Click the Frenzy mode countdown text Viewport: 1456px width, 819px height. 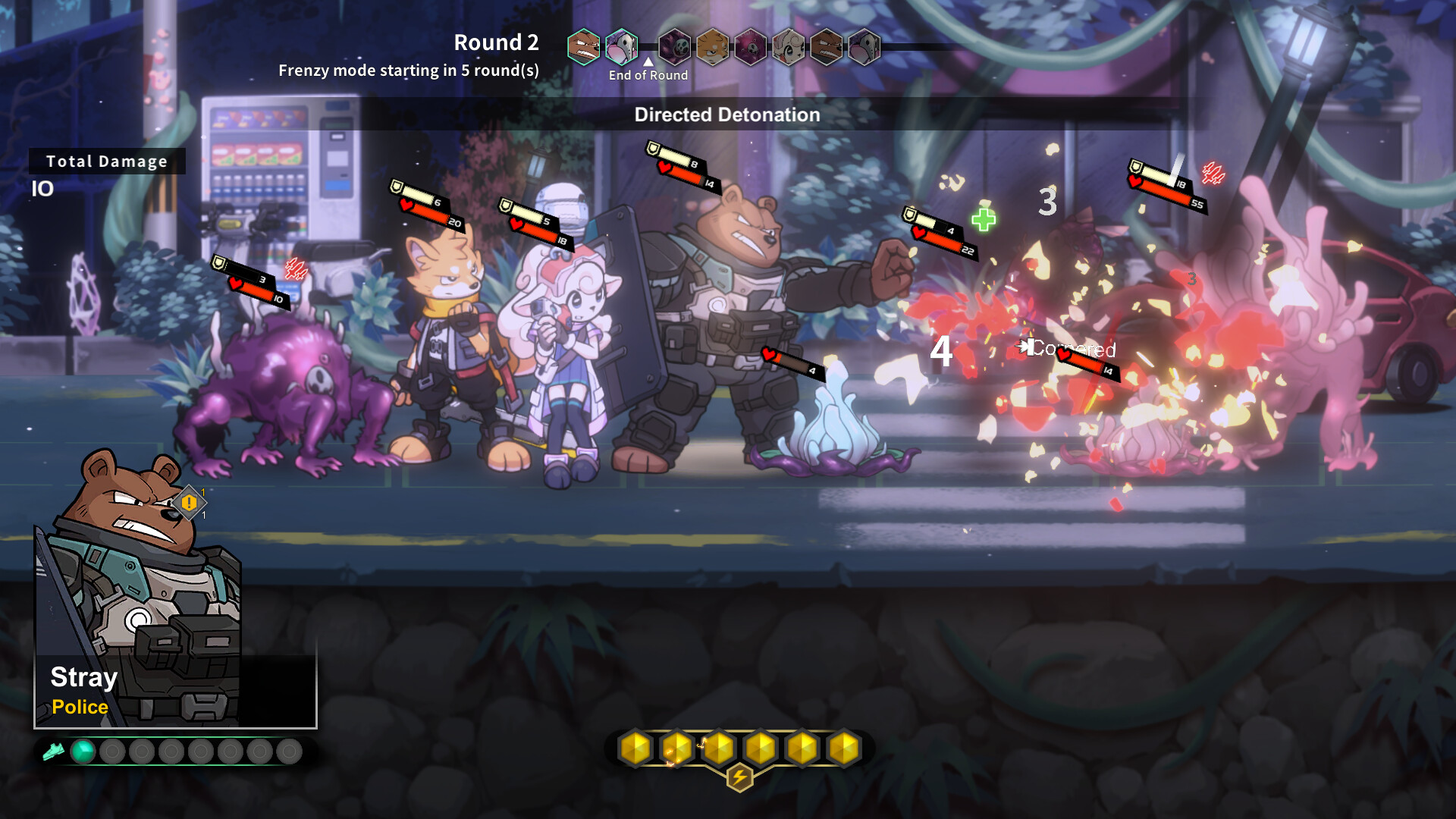pos(409,71)
